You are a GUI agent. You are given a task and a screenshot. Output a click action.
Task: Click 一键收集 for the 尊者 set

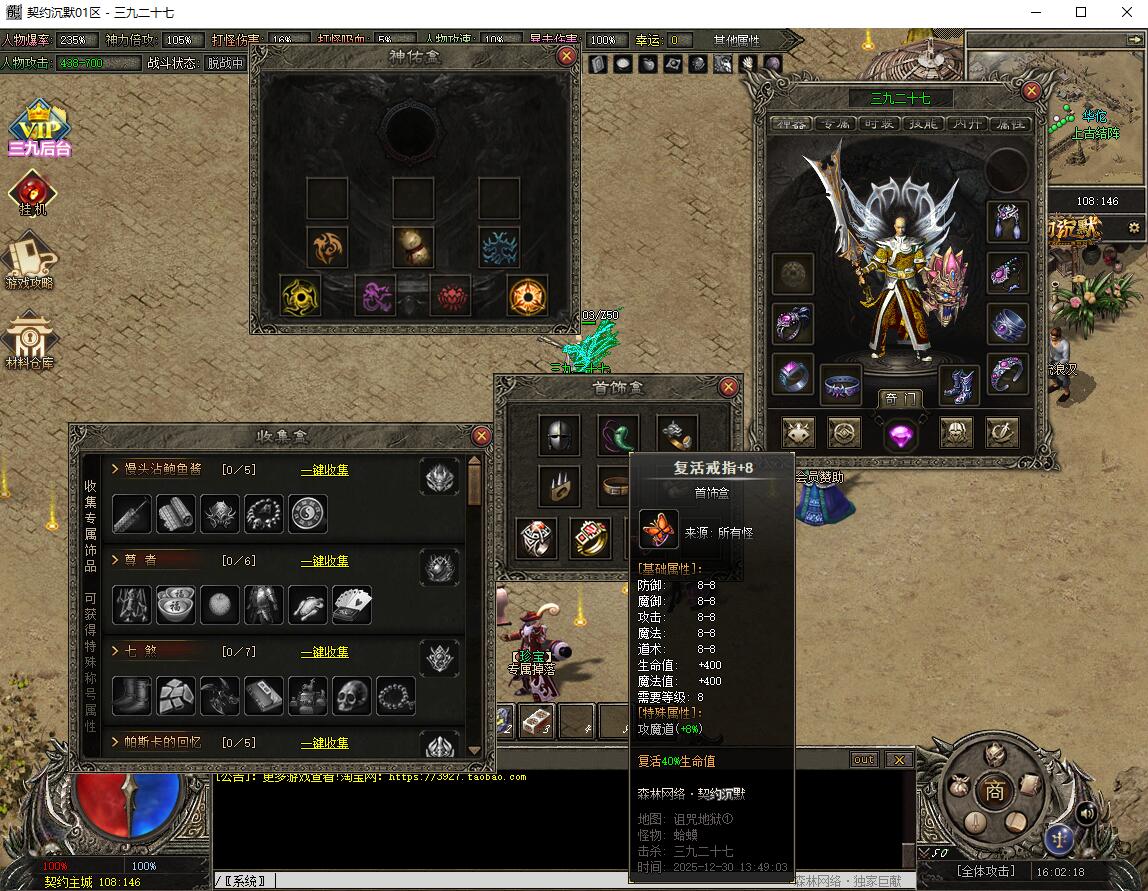[325, 561]
